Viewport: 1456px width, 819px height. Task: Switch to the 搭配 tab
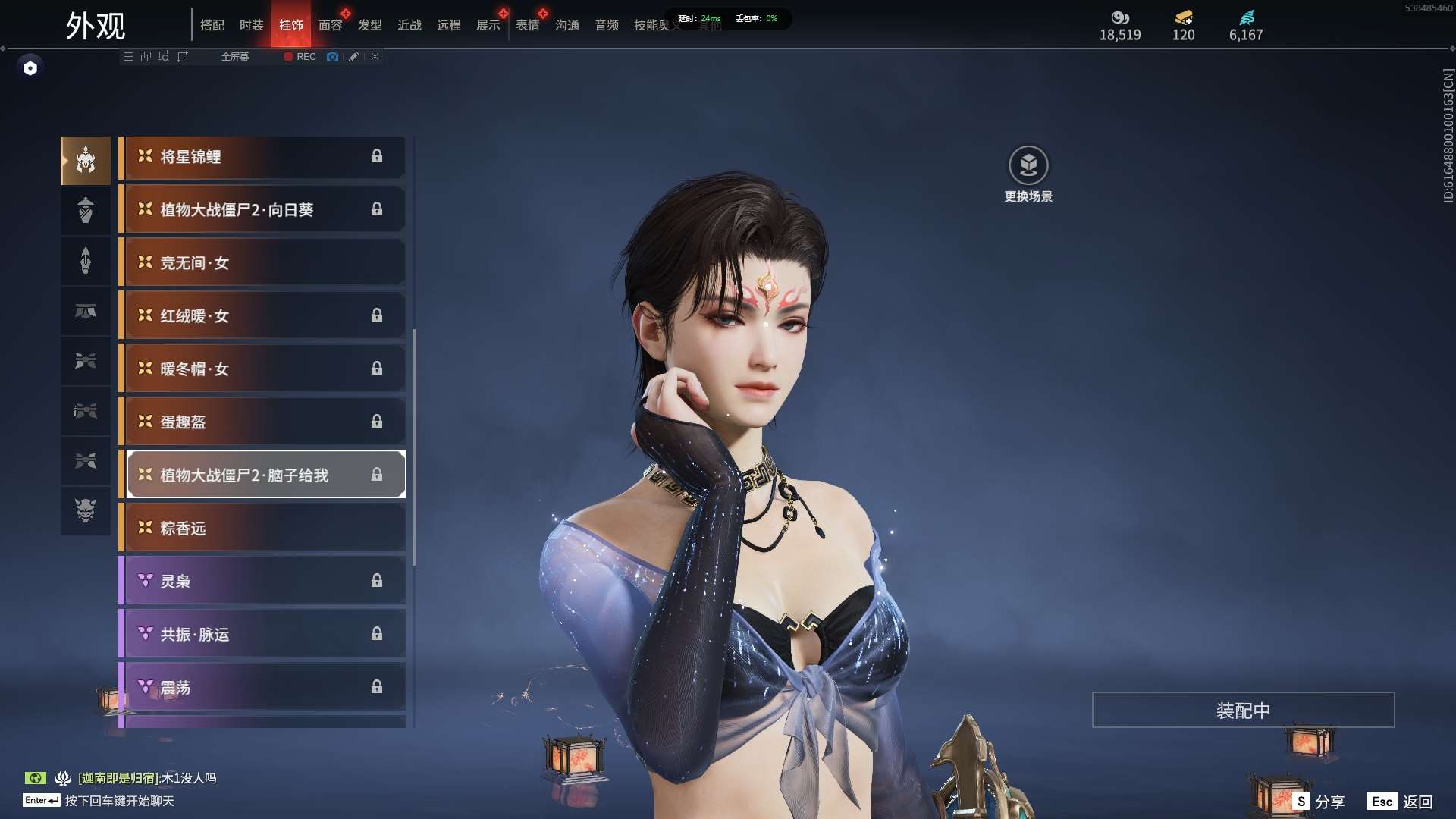click(x=212, y=25)
